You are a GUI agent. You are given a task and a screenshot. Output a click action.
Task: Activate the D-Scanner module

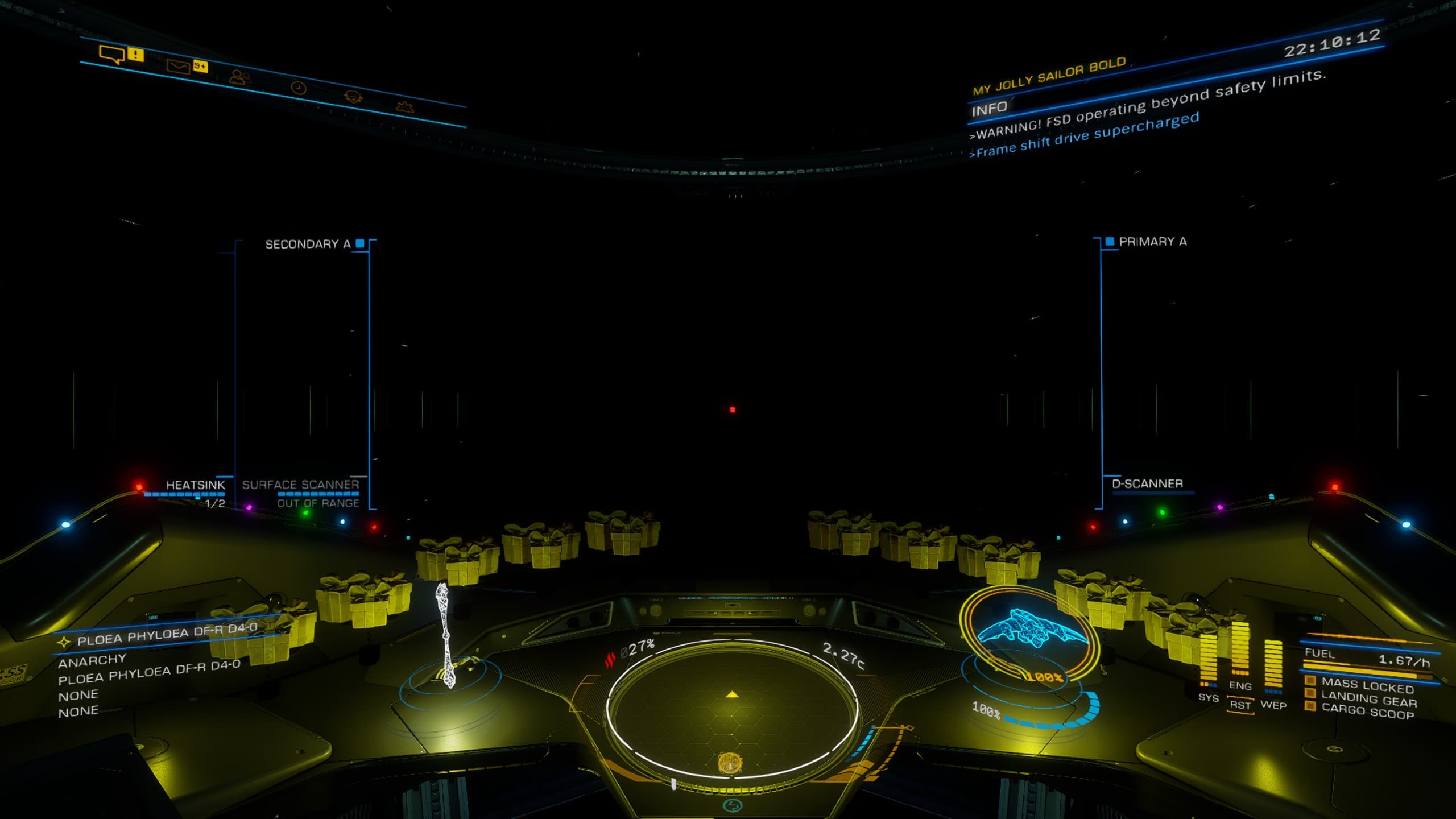pyautogui.click(x=1147, y=484)
